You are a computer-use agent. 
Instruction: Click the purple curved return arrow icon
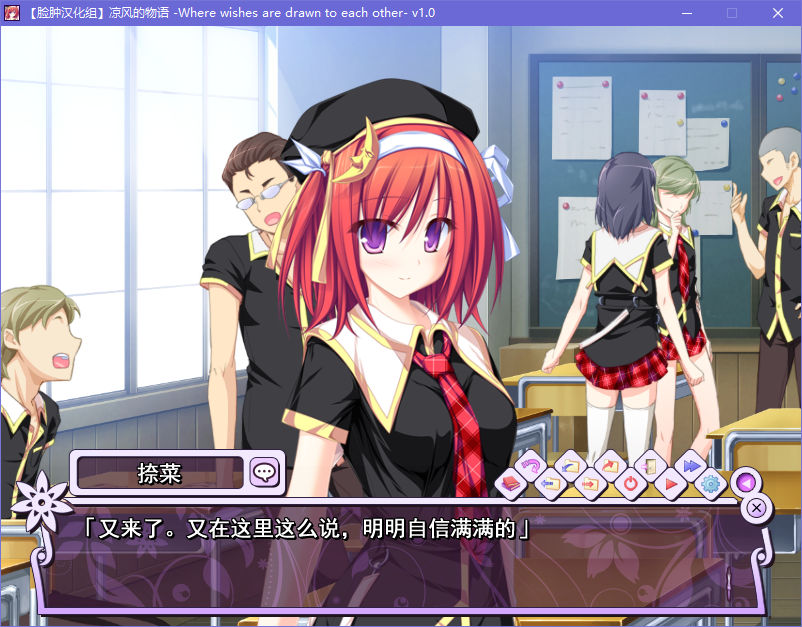click(x=529, y=466)
